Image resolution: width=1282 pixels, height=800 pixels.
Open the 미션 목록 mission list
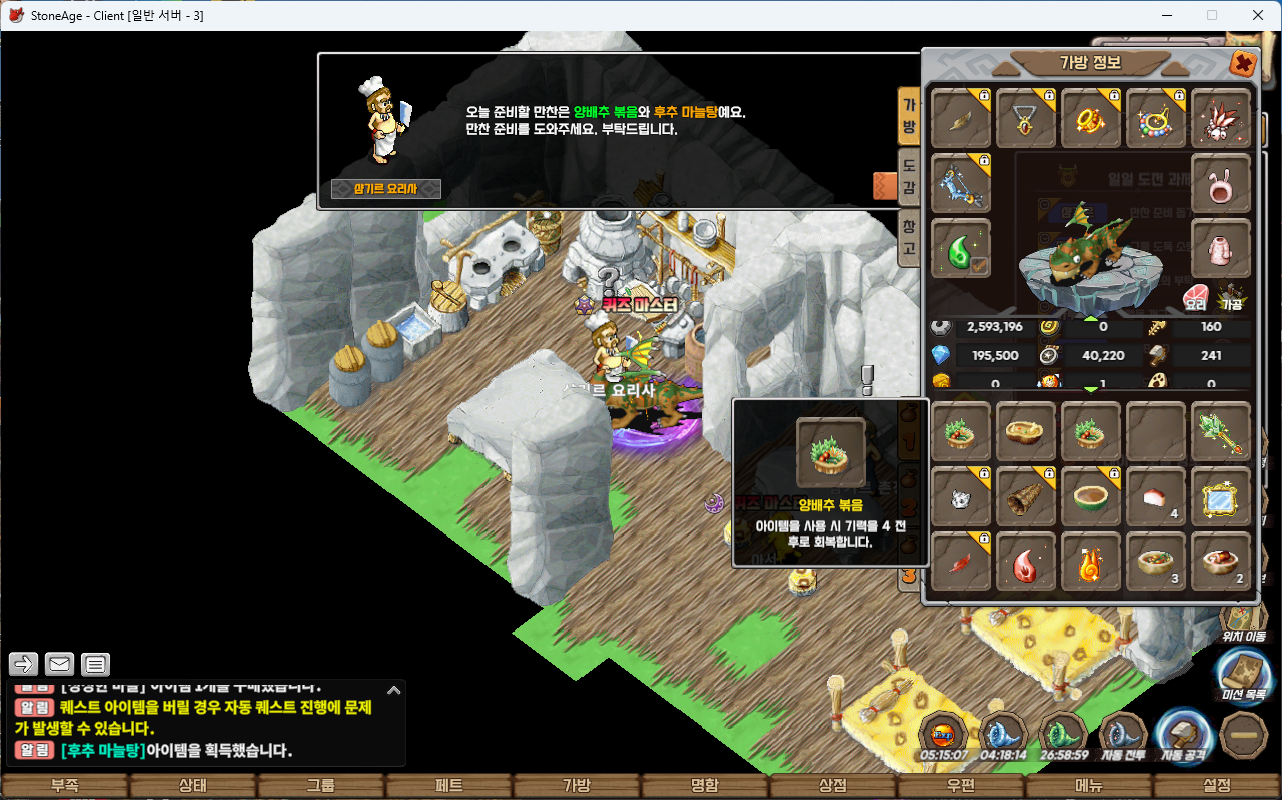tap(1244, 673)
